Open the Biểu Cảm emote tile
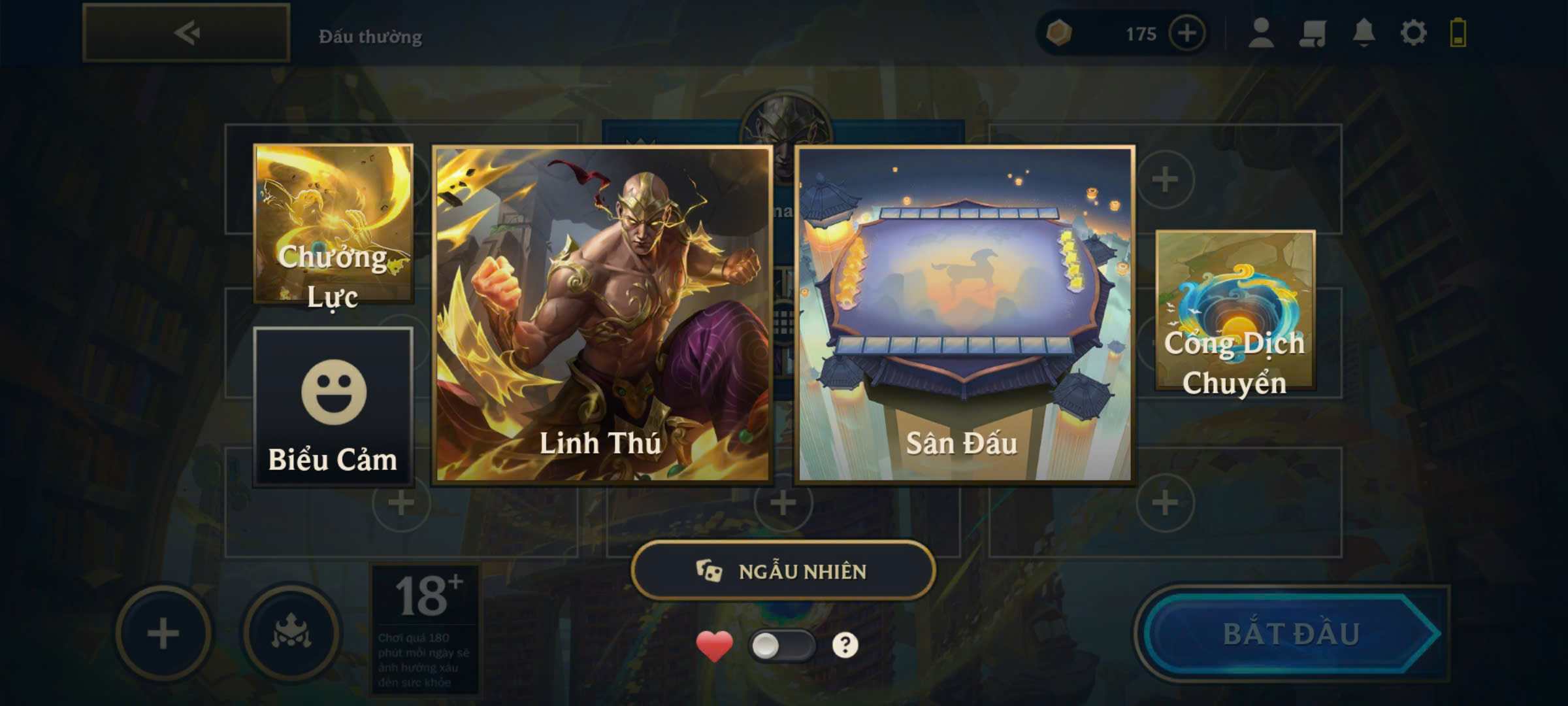The width and height of the screenshot is (1568, 706). [333, 407]
